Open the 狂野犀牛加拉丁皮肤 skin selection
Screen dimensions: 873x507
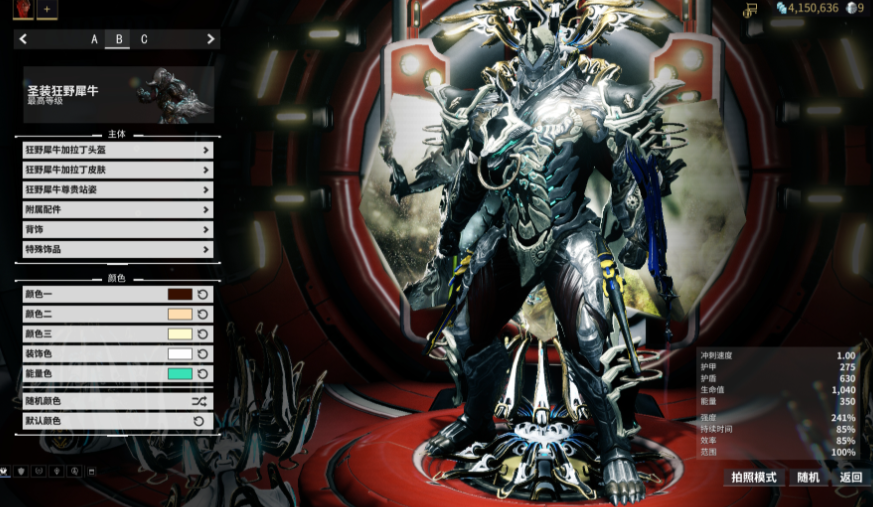click(x=117, y=170)
